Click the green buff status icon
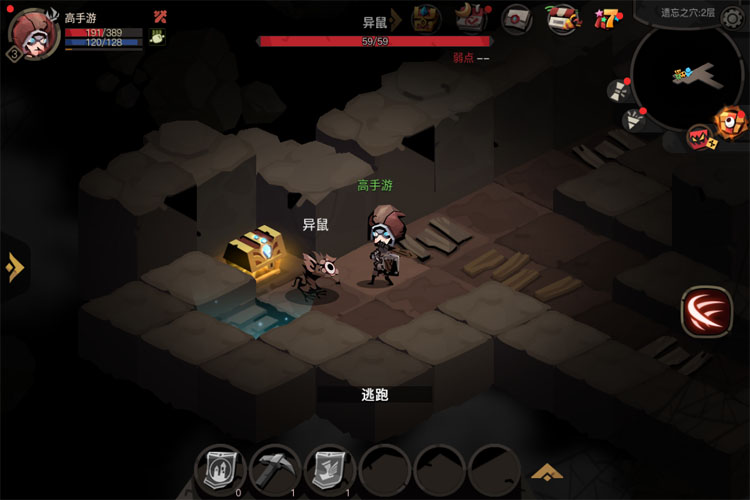 point(158,36)
